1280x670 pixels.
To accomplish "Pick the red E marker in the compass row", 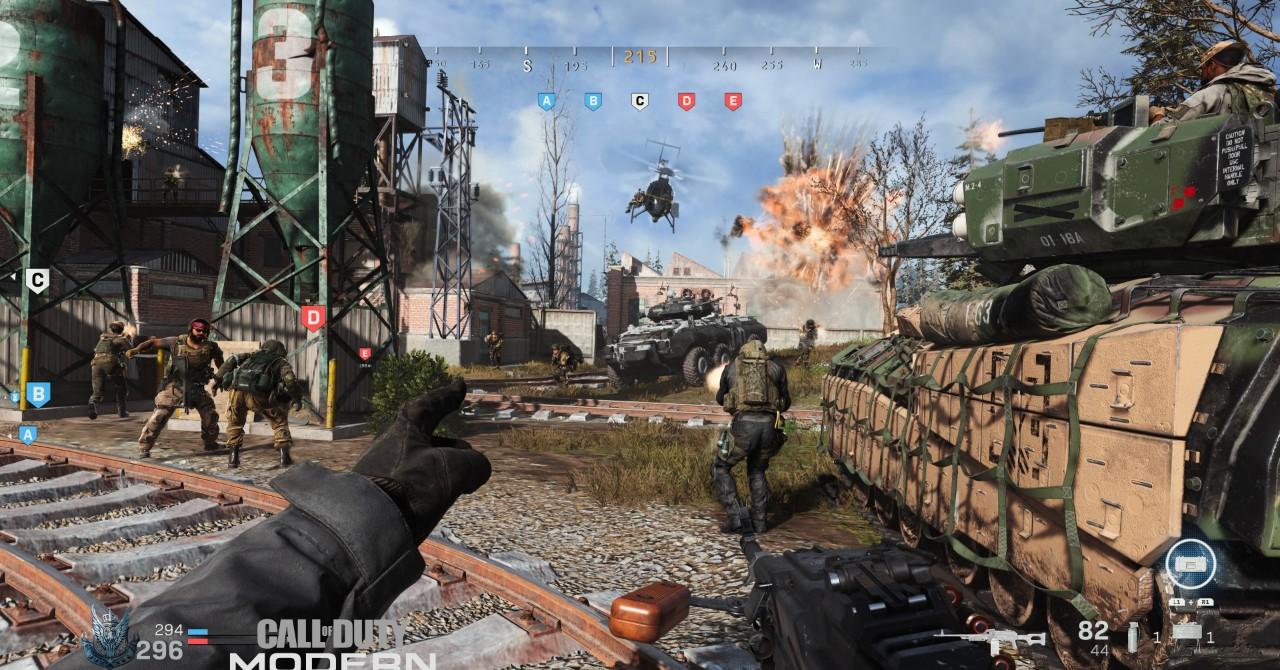I will click(732, 100).
